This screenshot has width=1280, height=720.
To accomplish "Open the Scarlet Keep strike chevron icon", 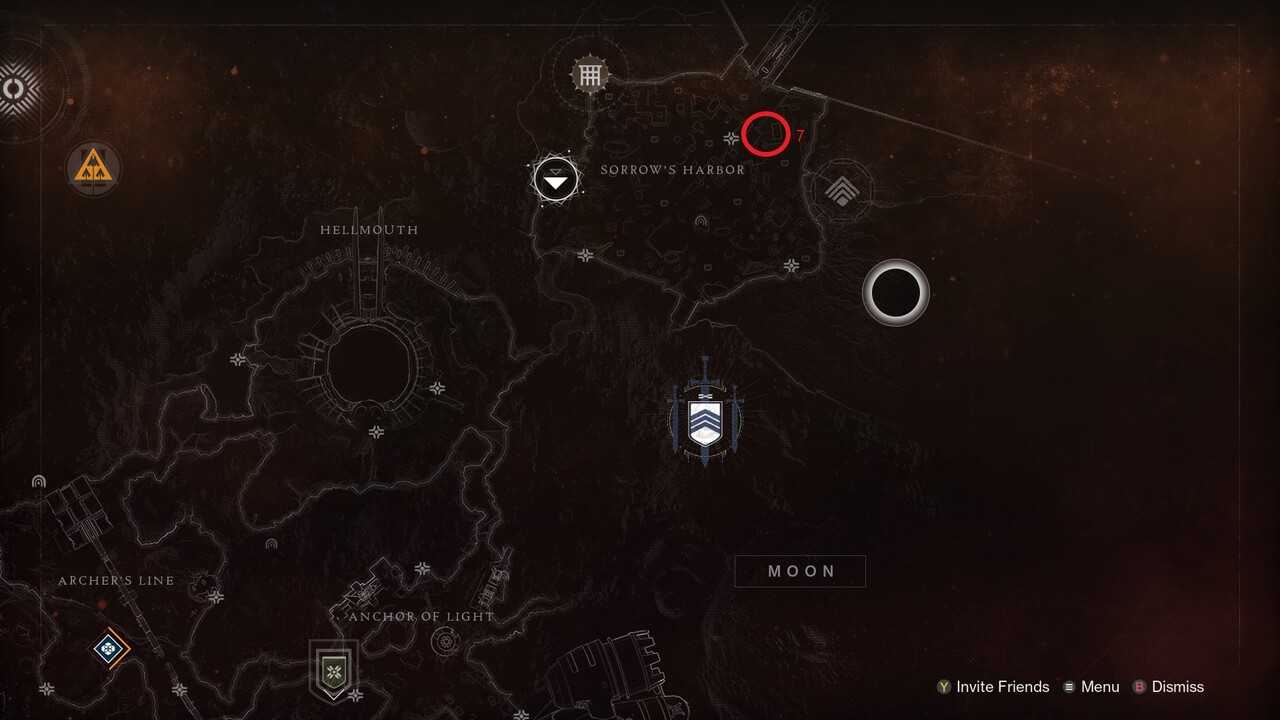I will (843, 188).
